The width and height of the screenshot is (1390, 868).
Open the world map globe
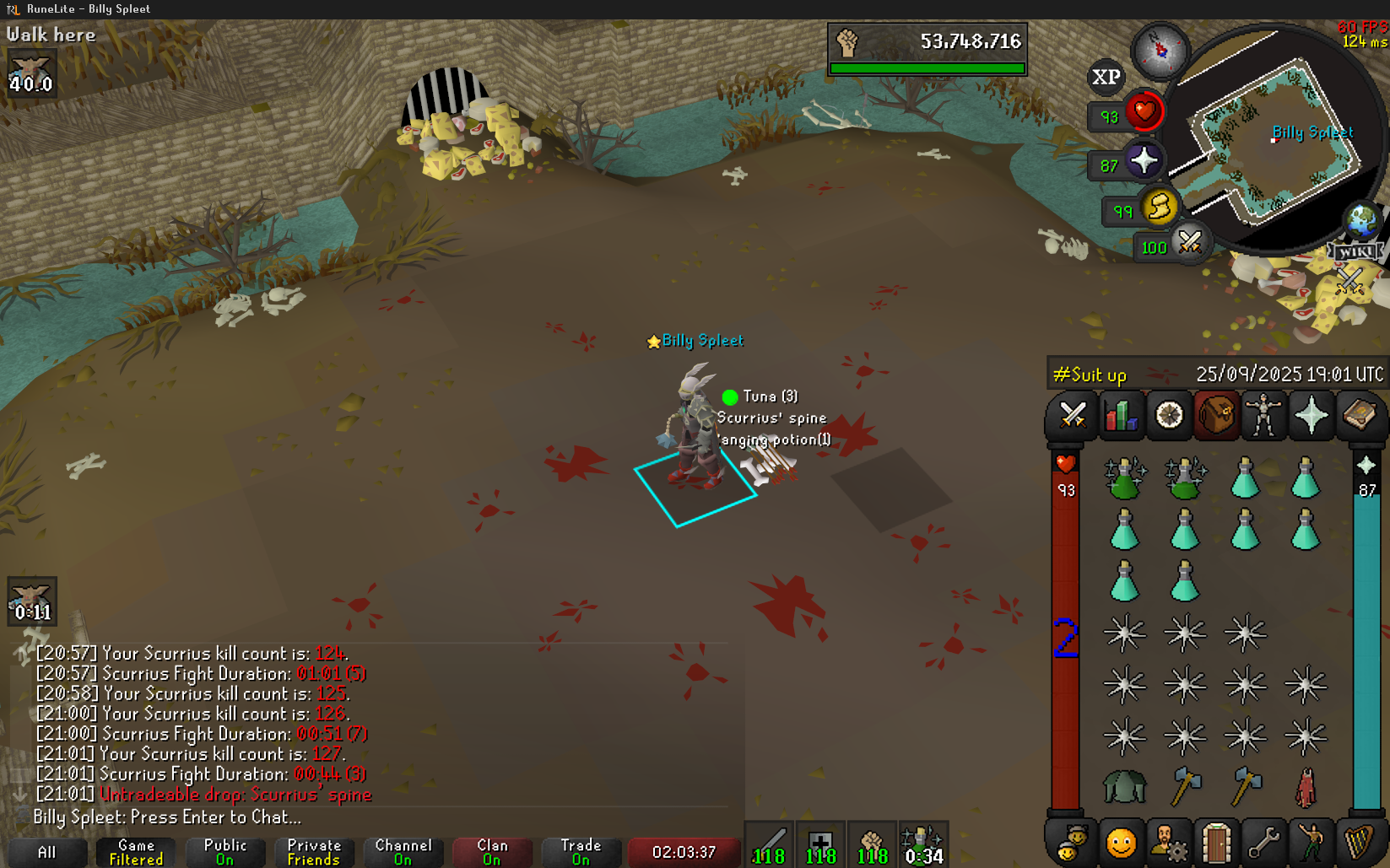point(1361,221)
